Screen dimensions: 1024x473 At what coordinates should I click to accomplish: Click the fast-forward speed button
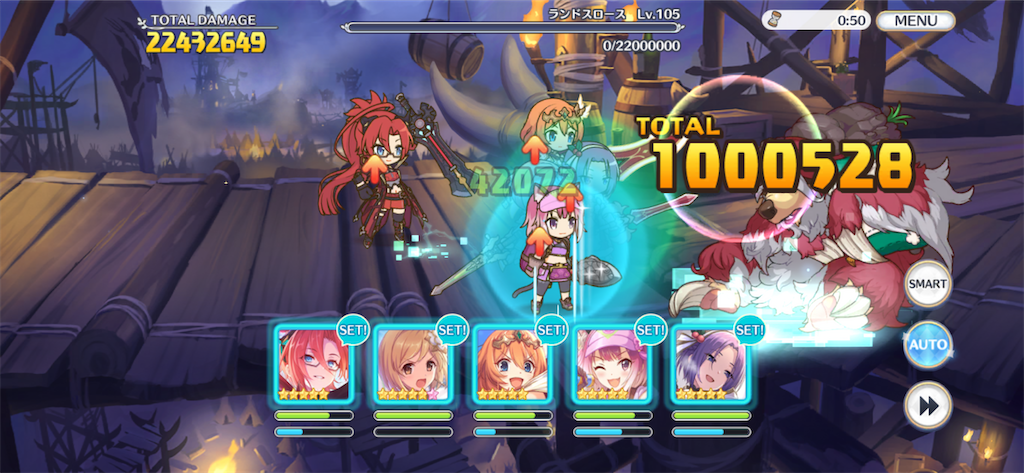[927, 405]
